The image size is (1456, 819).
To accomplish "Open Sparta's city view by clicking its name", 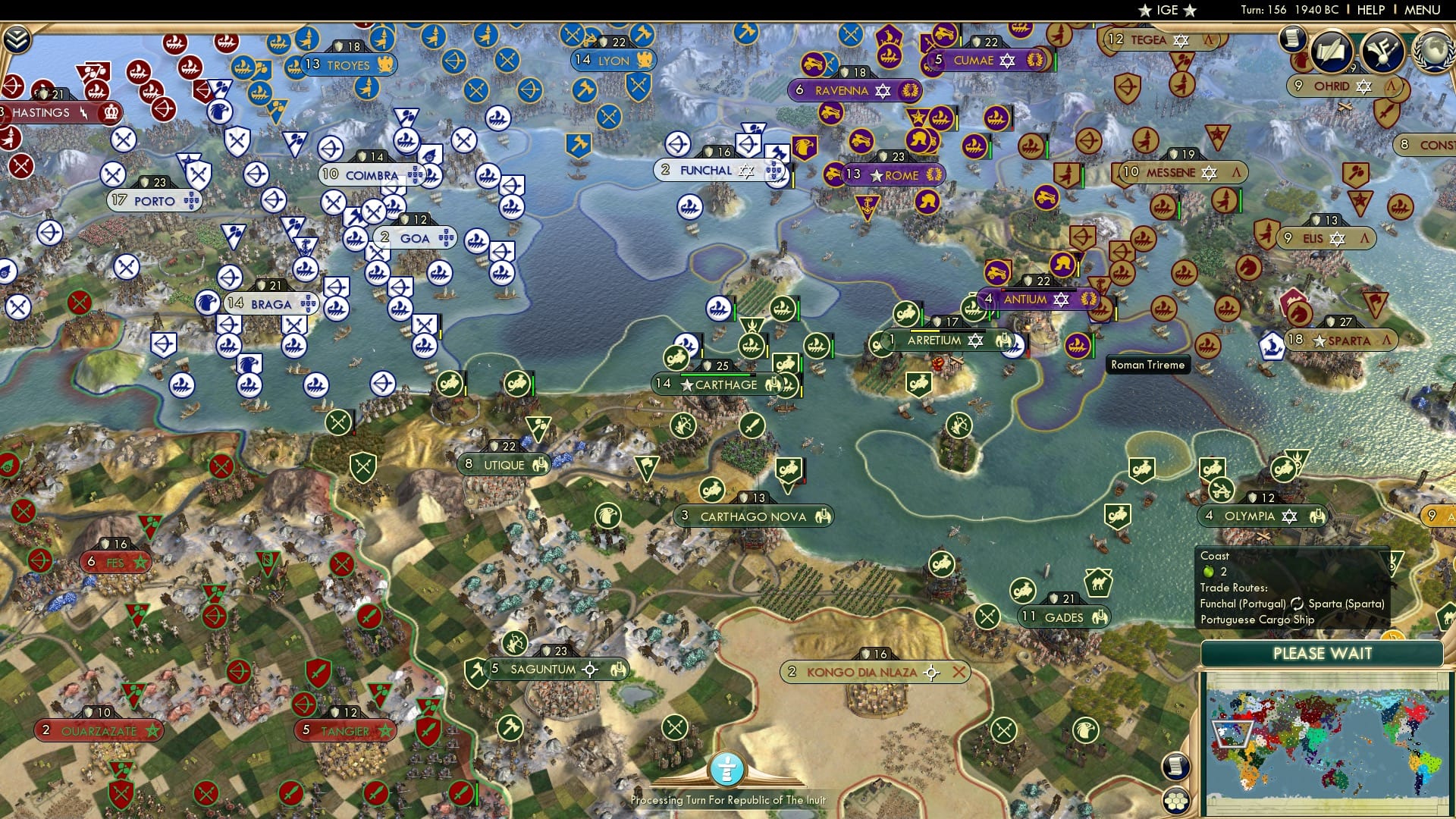I will point(1351,340).
